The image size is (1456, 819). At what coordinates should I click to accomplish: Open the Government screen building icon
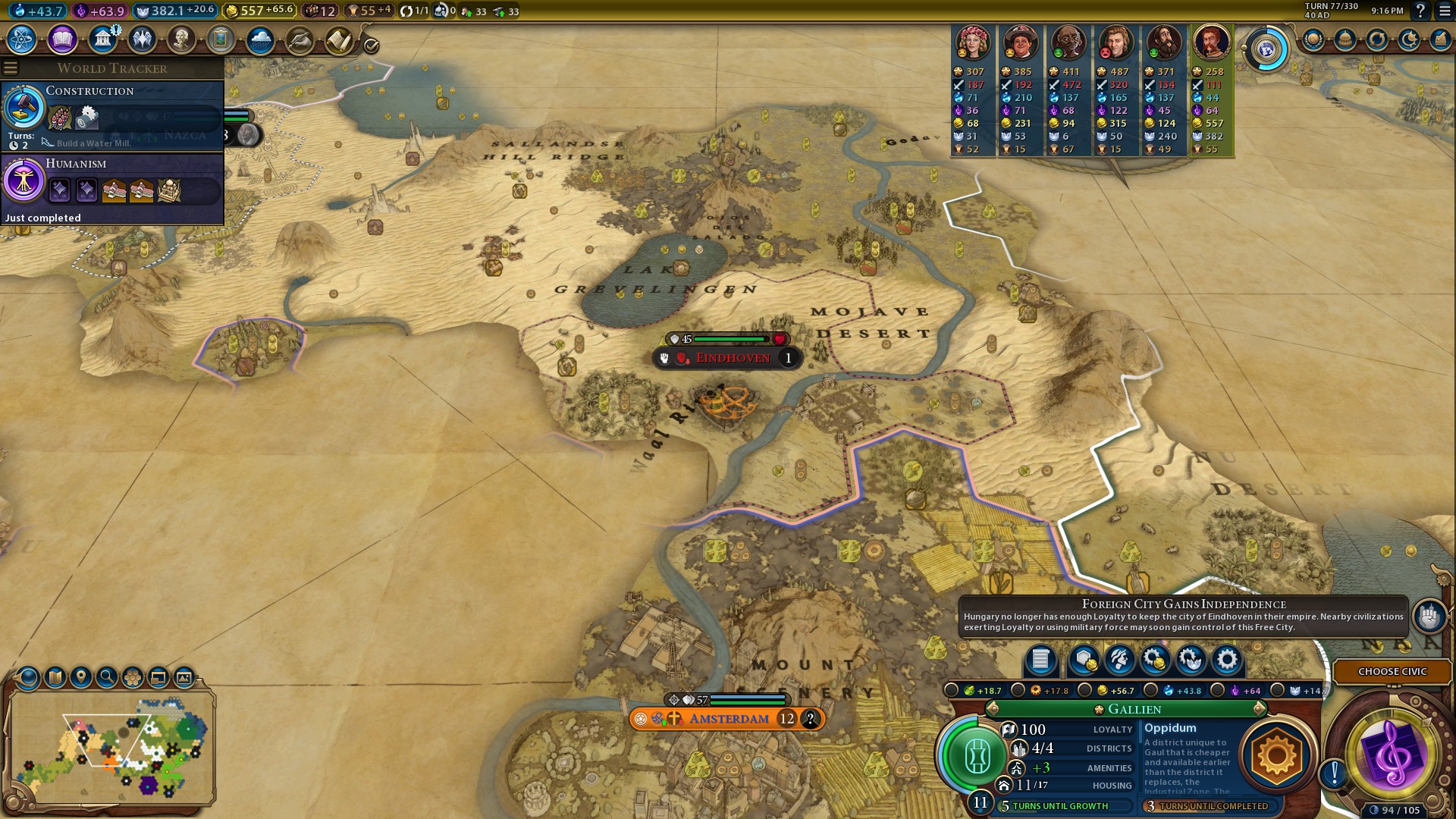102,39
